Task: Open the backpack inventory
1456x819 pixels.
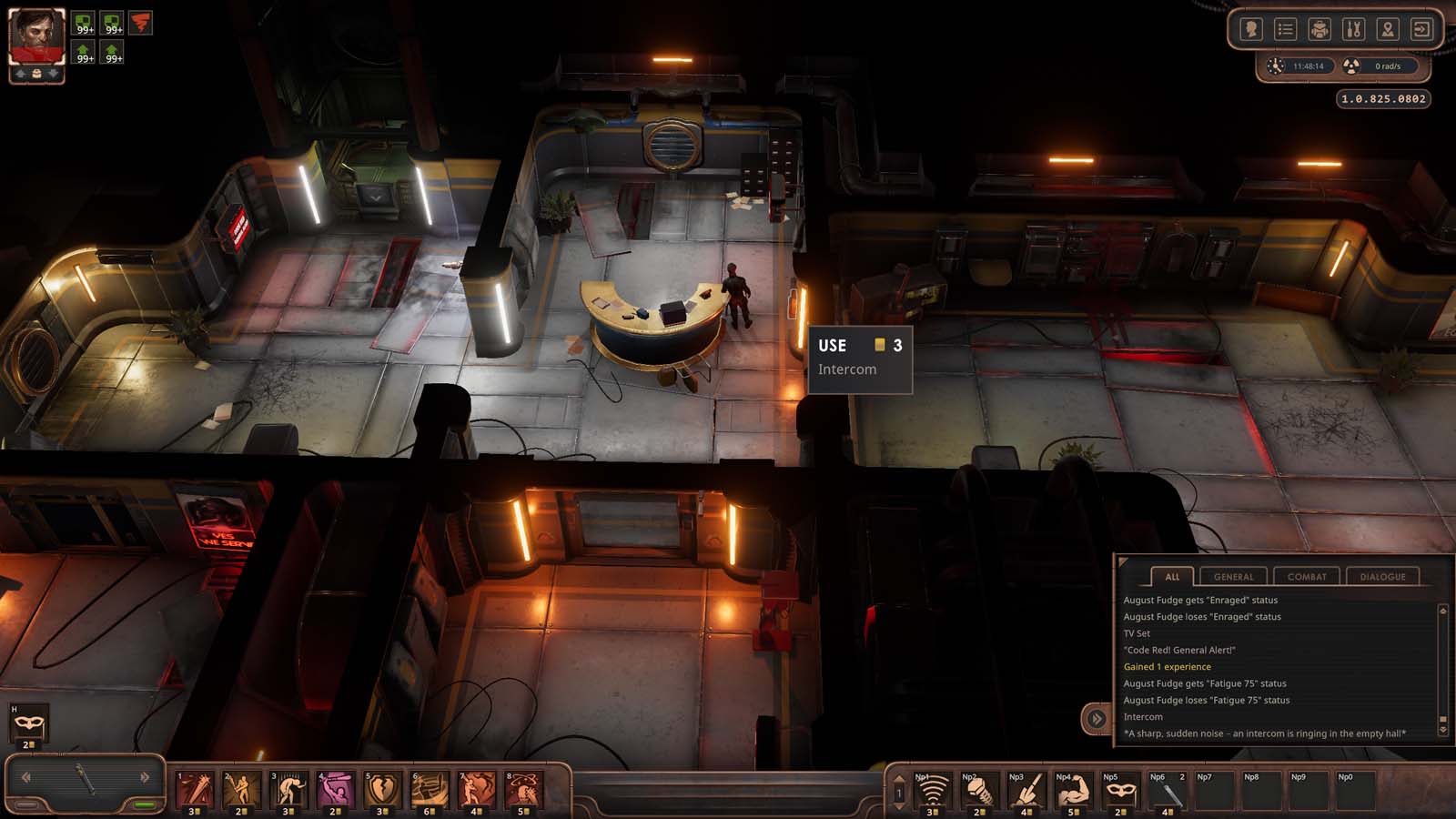Action: tap(1319, 29)
